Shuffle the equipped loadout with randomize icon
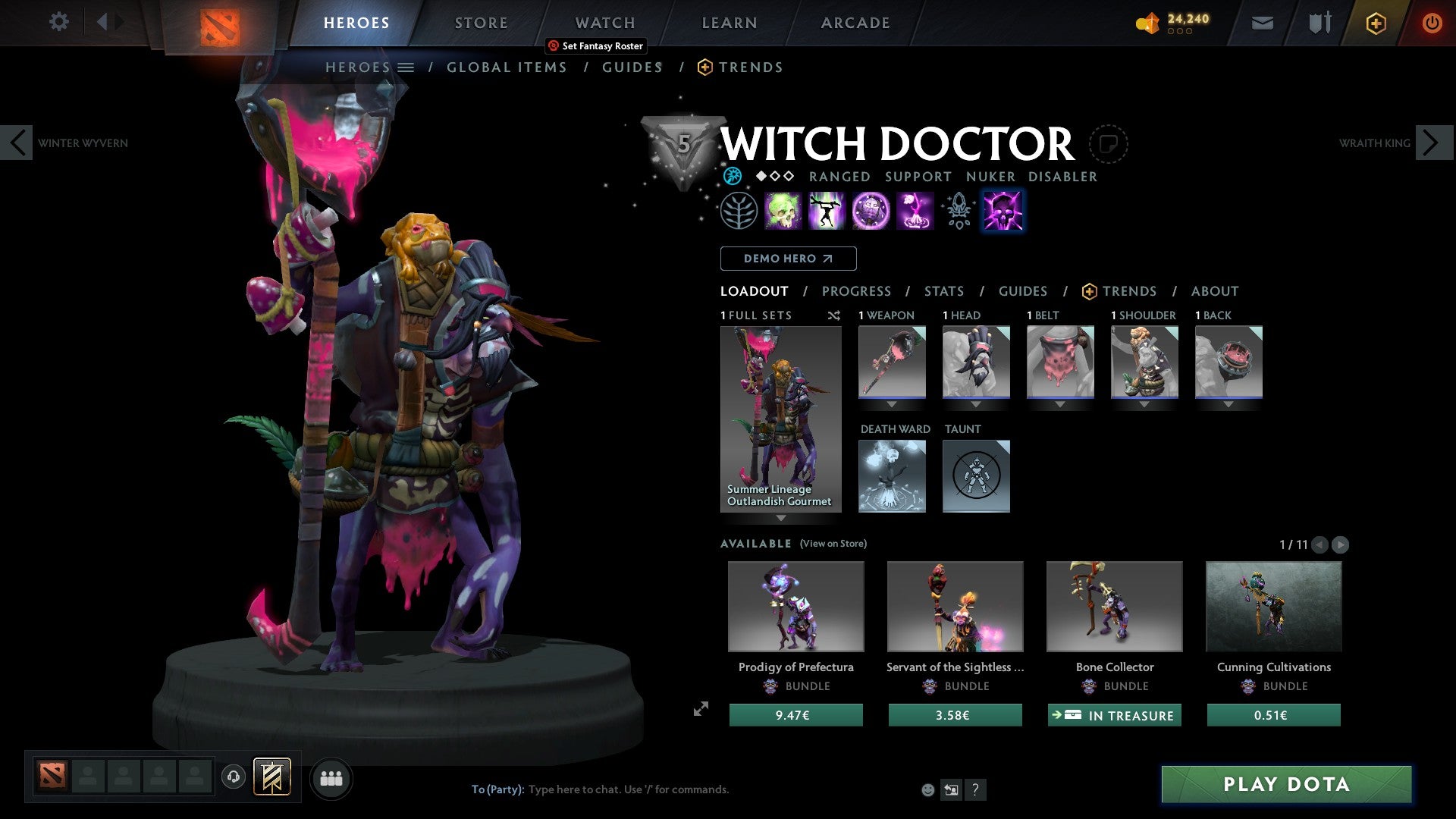The width and height of the screenshot is (1456, 819). click(833, 315)
